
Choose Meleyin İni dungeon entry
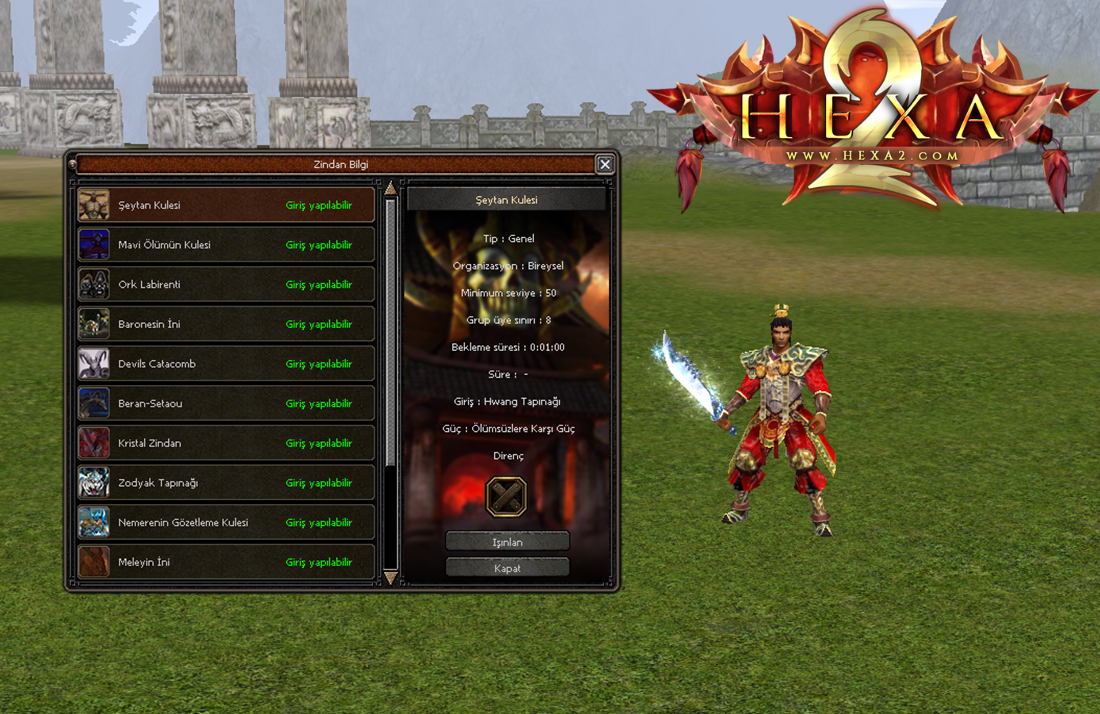[226, 562]
